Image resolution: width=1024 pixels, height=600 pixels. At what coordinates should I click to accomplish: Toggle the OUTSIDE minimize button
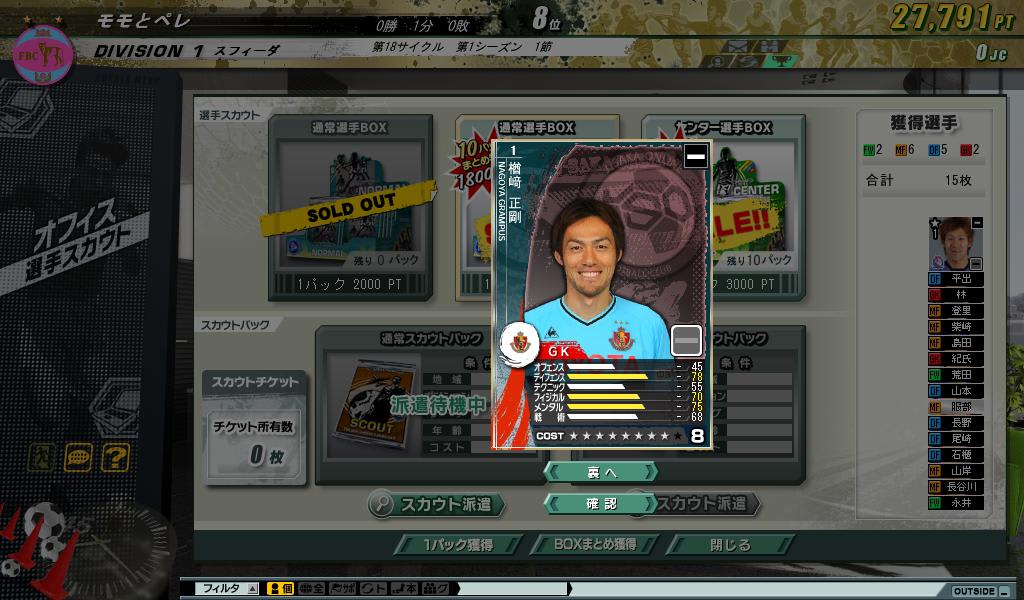[x=1003, y=591]
